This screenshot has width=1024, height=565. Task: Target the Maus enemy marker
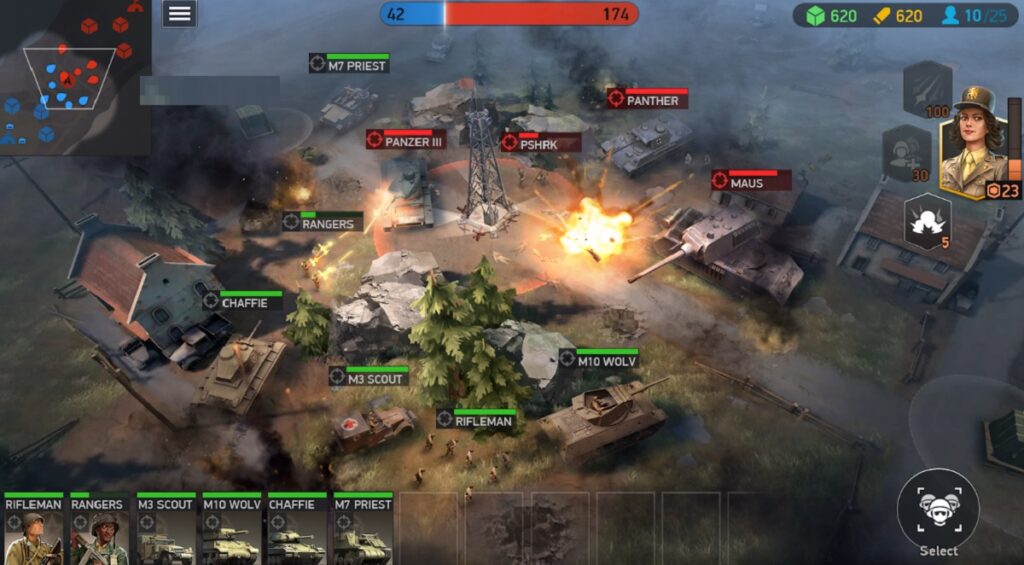click(750, 181)
